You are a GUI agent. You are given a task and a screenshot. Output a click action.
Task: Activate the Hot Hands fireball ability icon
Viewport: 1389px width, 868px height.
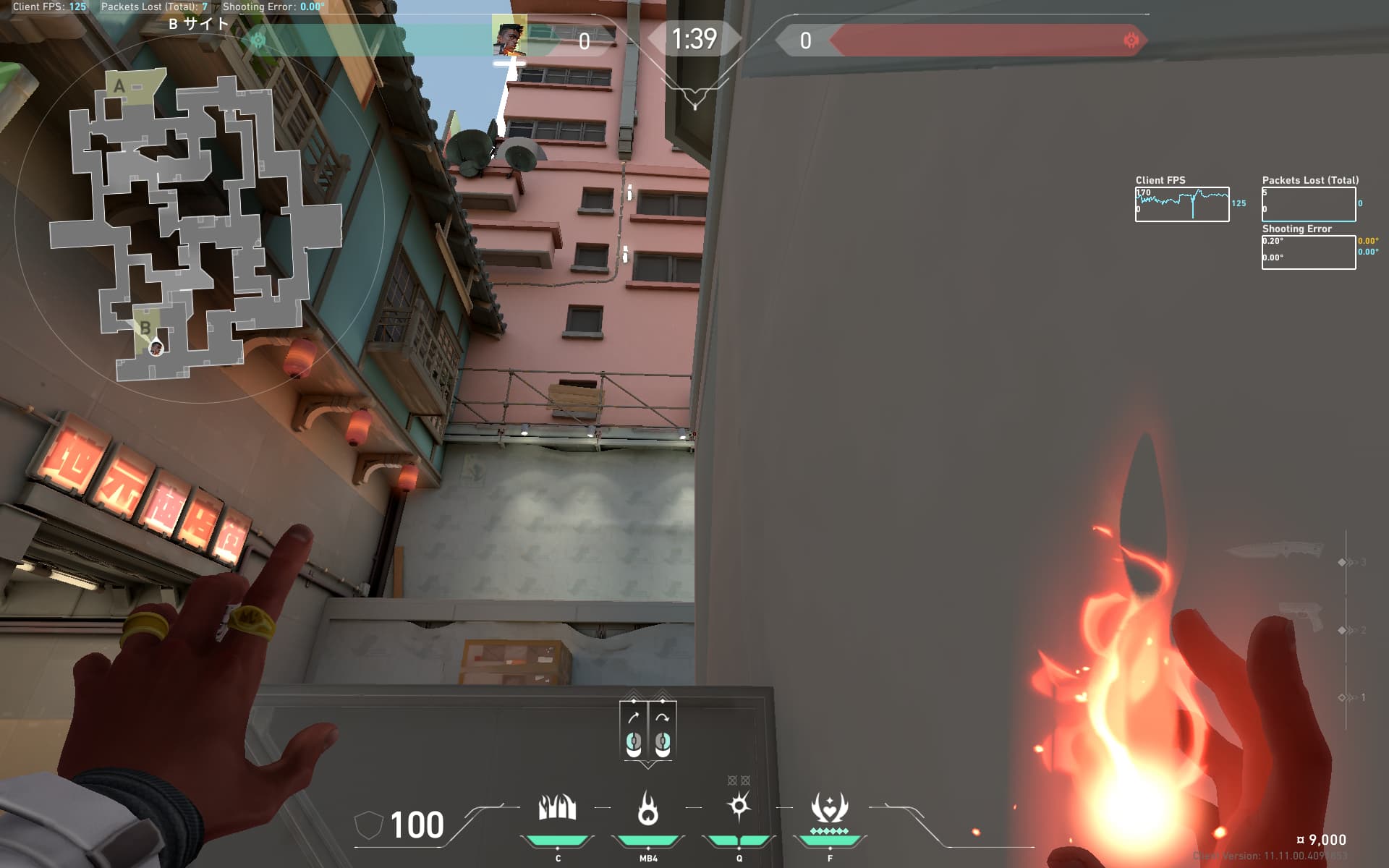(647, 807)
